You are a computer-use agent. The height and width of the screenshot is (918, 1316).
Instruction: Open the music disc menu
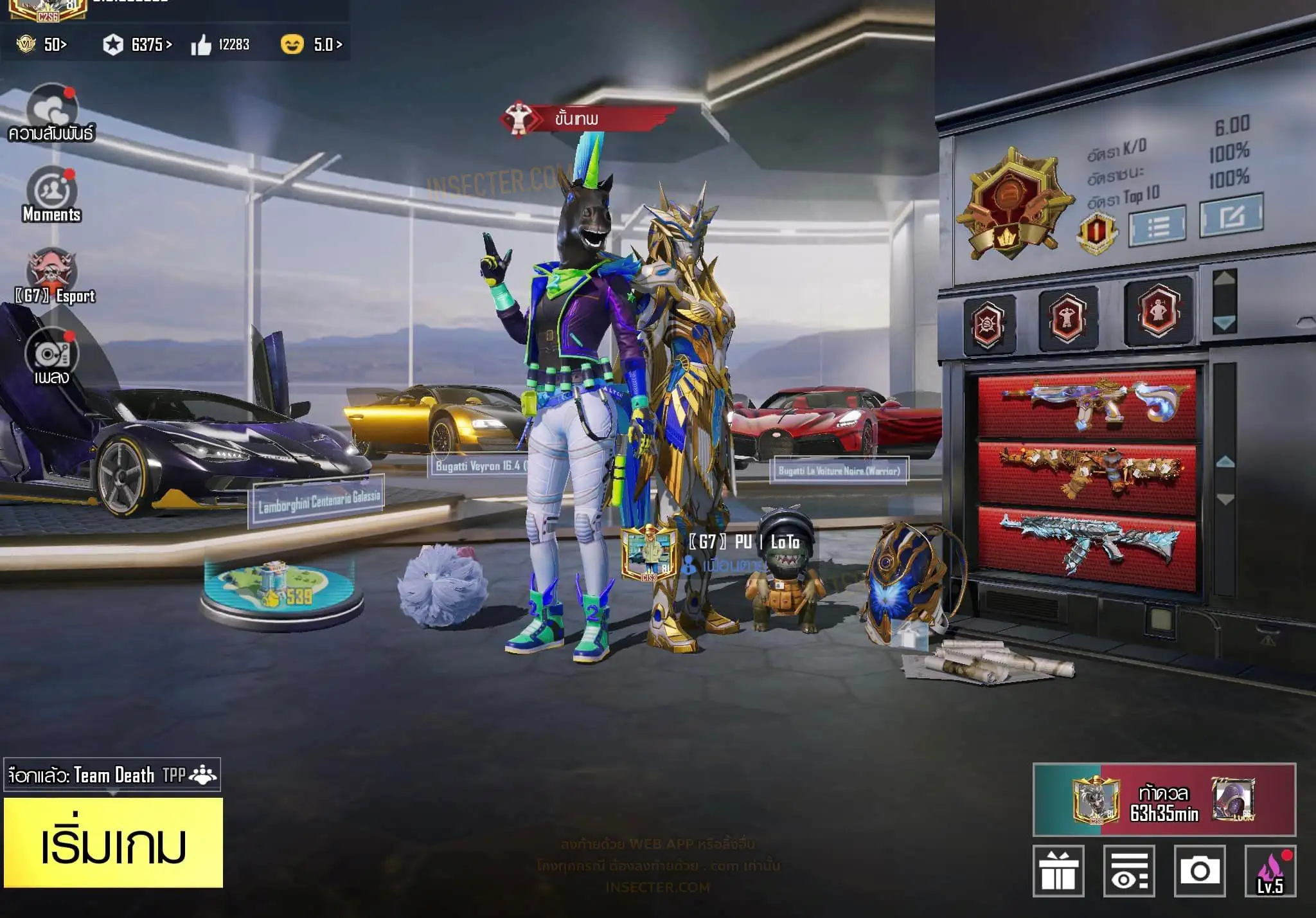tap(51, 354)
